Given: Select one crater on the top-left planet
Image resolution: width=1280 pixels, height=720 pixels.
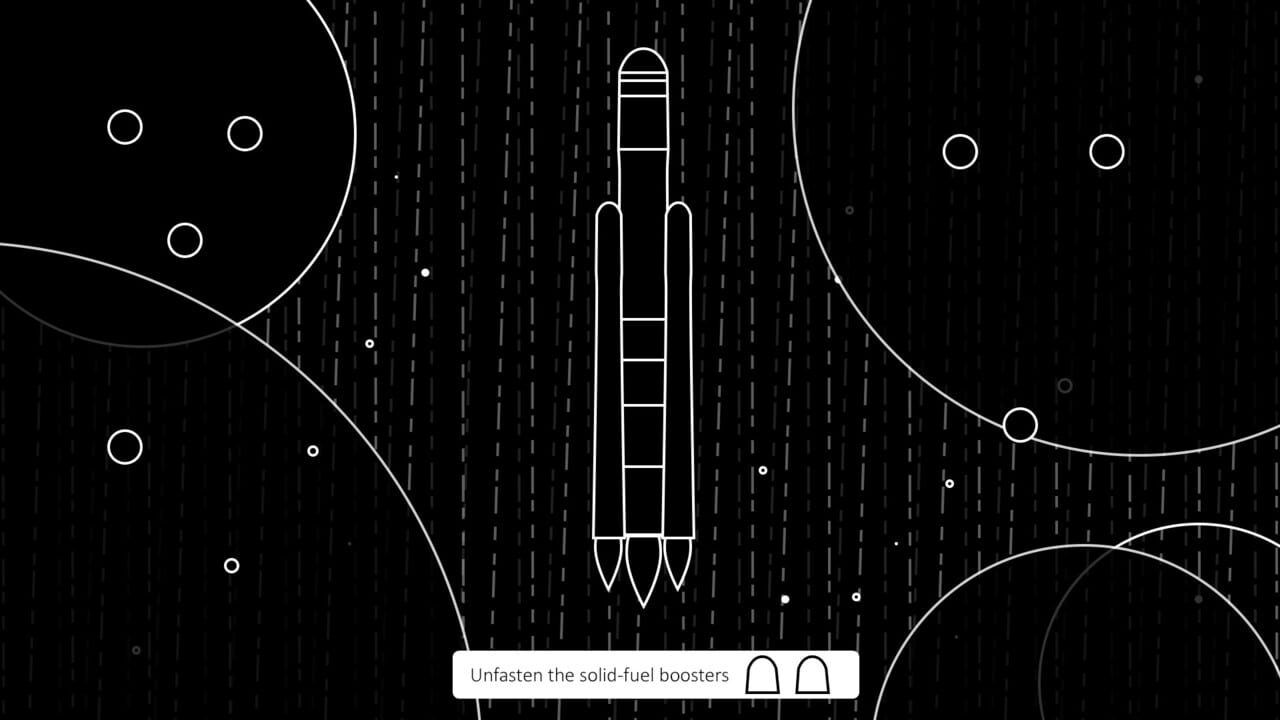Looking at the screenshot, I should 125,128.
